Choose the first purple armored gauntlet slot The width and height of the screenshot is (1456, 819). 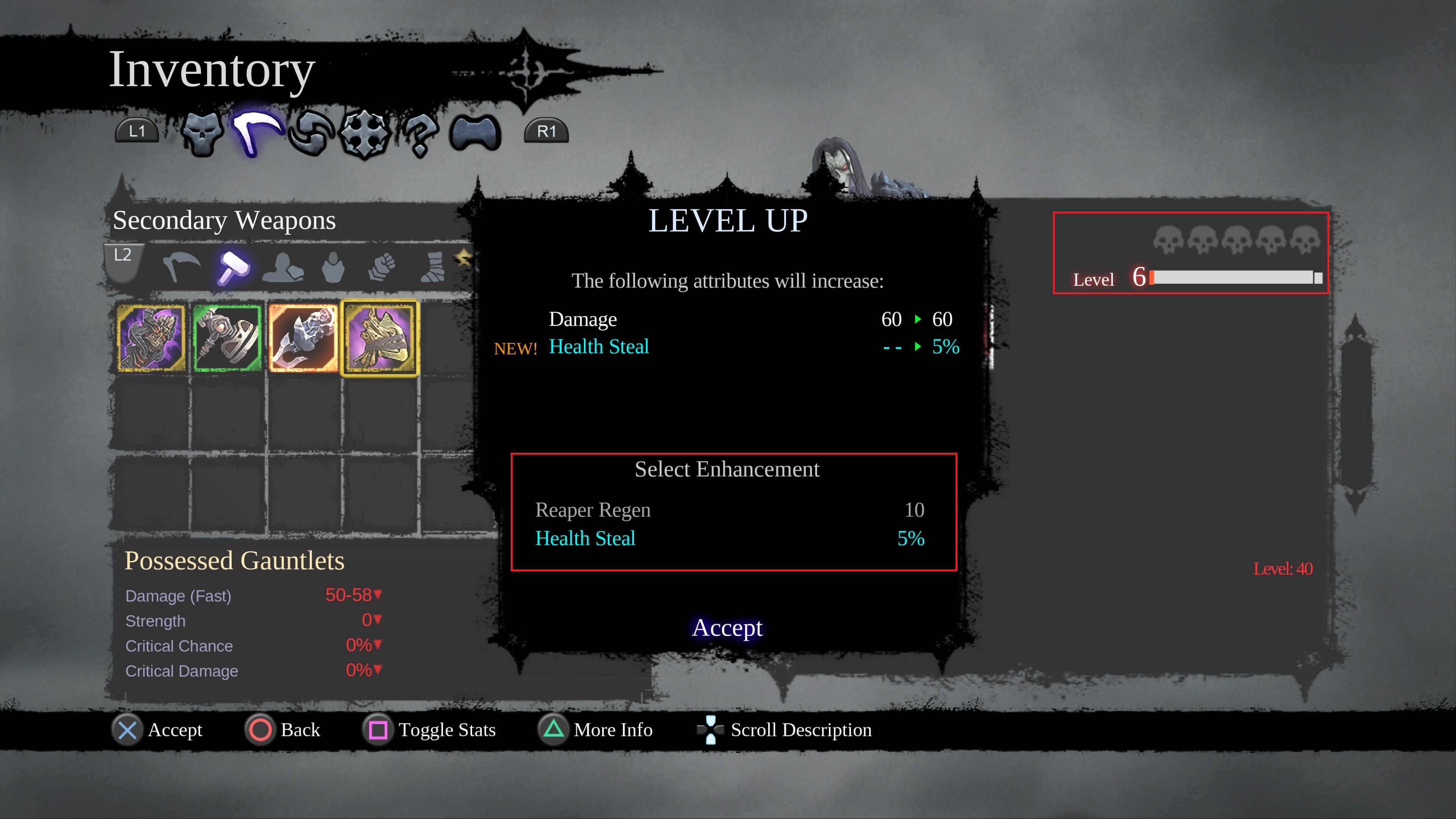151,338
